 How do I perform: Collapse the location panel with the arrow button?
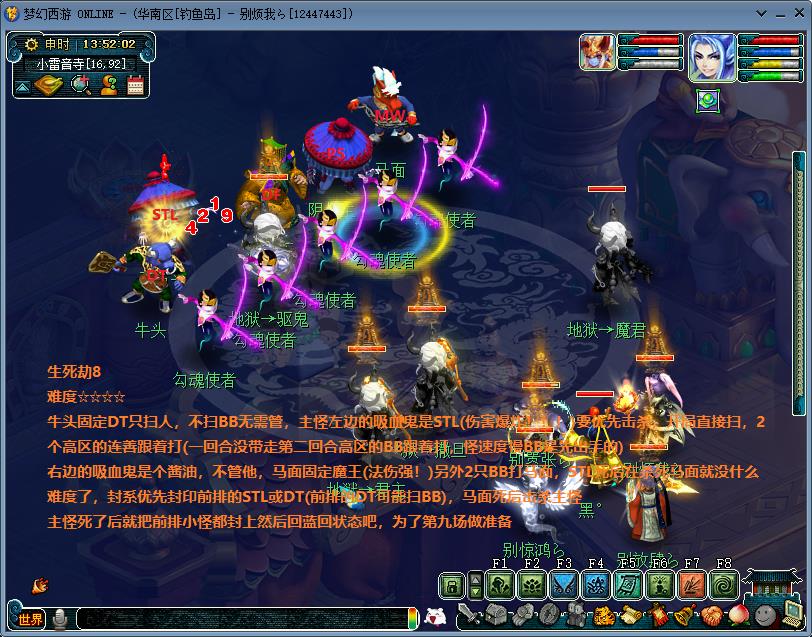click(22, 87)
